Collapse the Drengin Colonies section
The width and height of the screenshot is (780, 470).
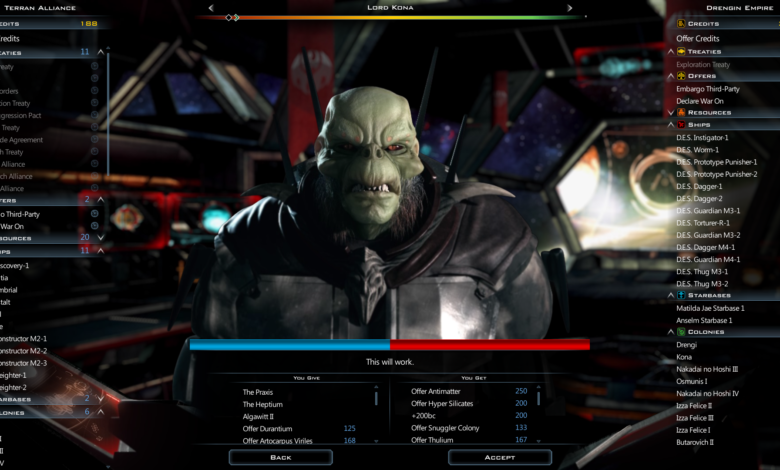click(671, 332)
